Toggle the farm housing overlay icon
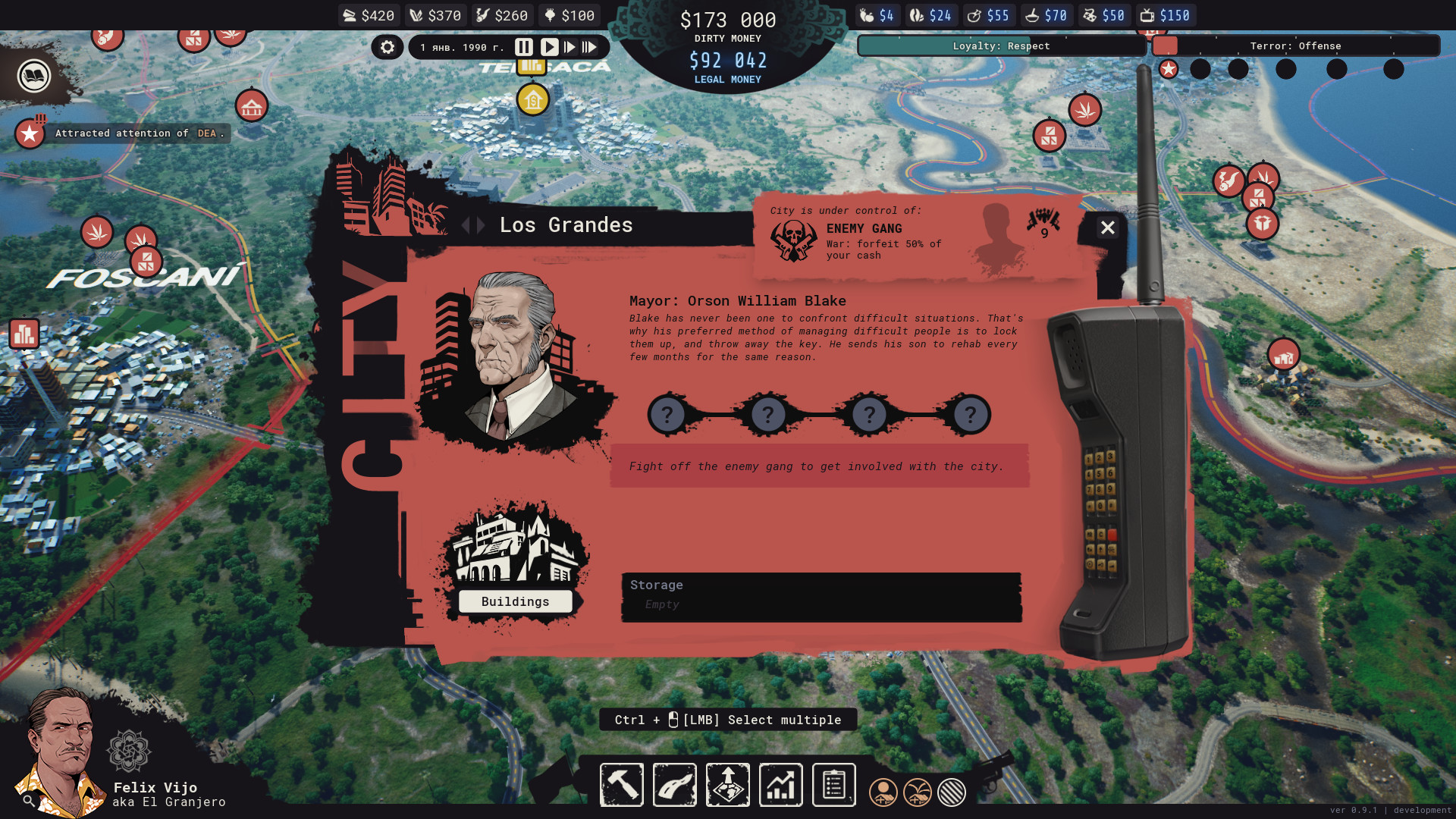1456x819 pixels. [x=917, y=792]
